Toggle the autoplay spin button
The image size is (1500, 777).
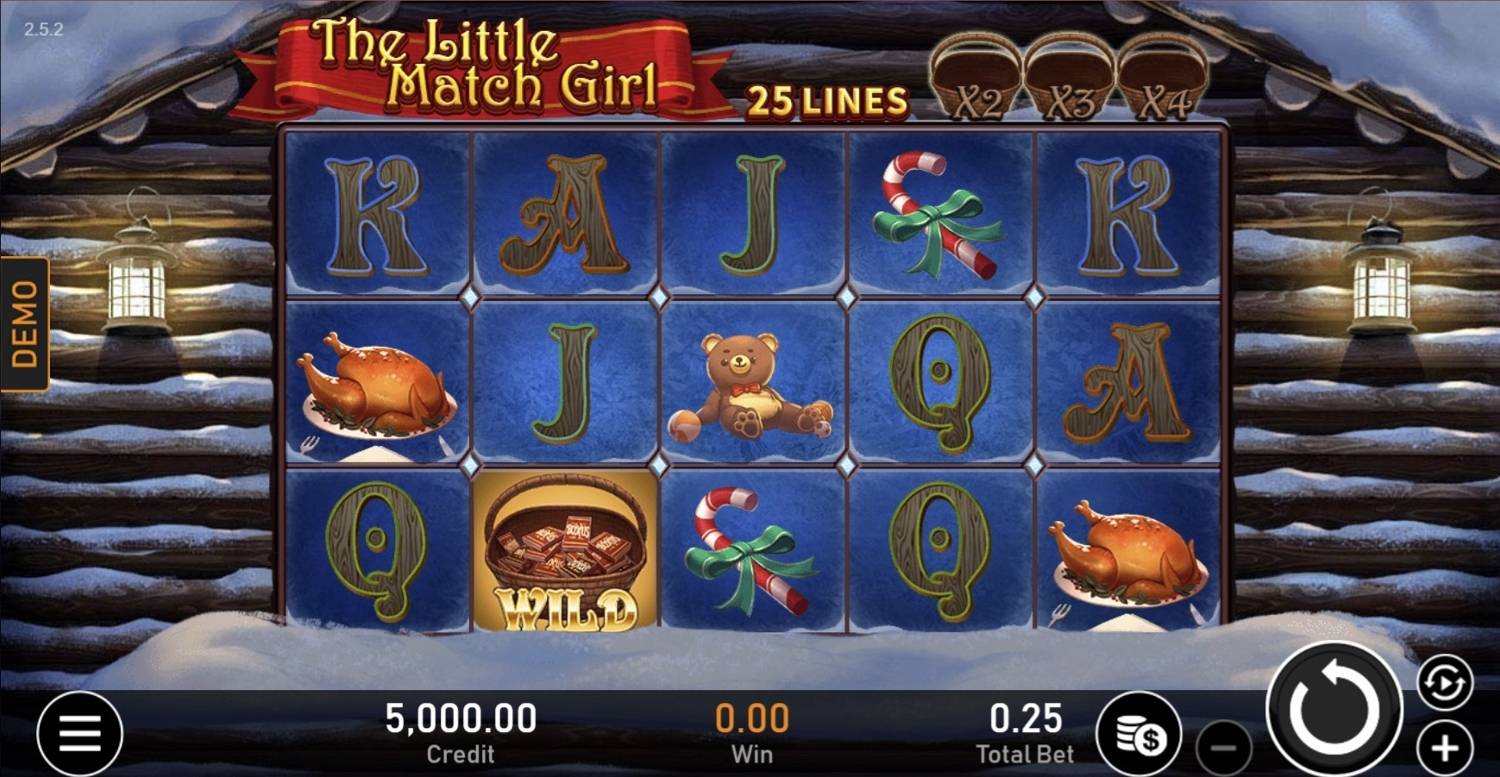(x=1445, y=683)
